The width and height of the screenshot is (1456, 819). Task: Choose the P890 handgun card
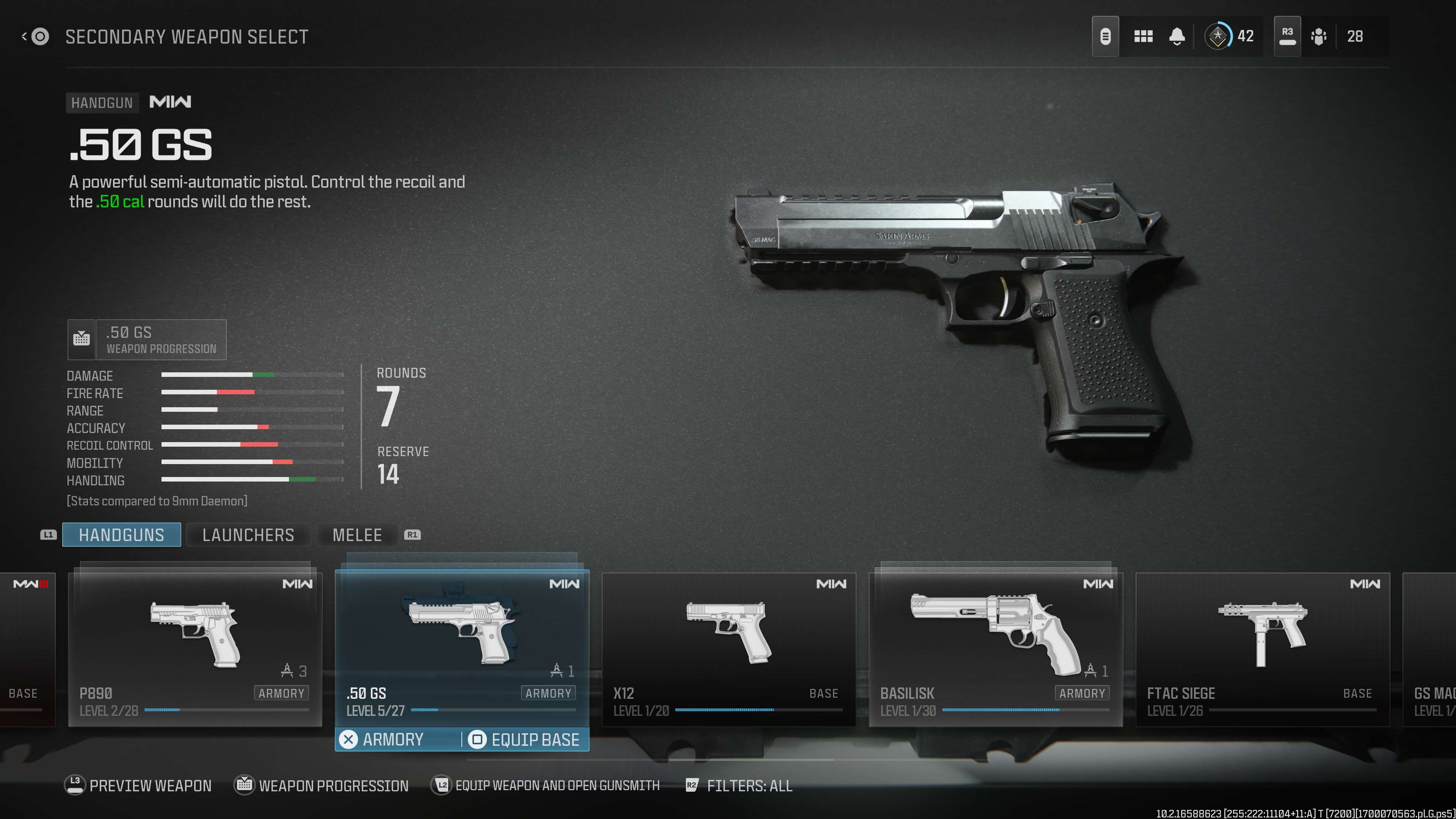[195, 649]
